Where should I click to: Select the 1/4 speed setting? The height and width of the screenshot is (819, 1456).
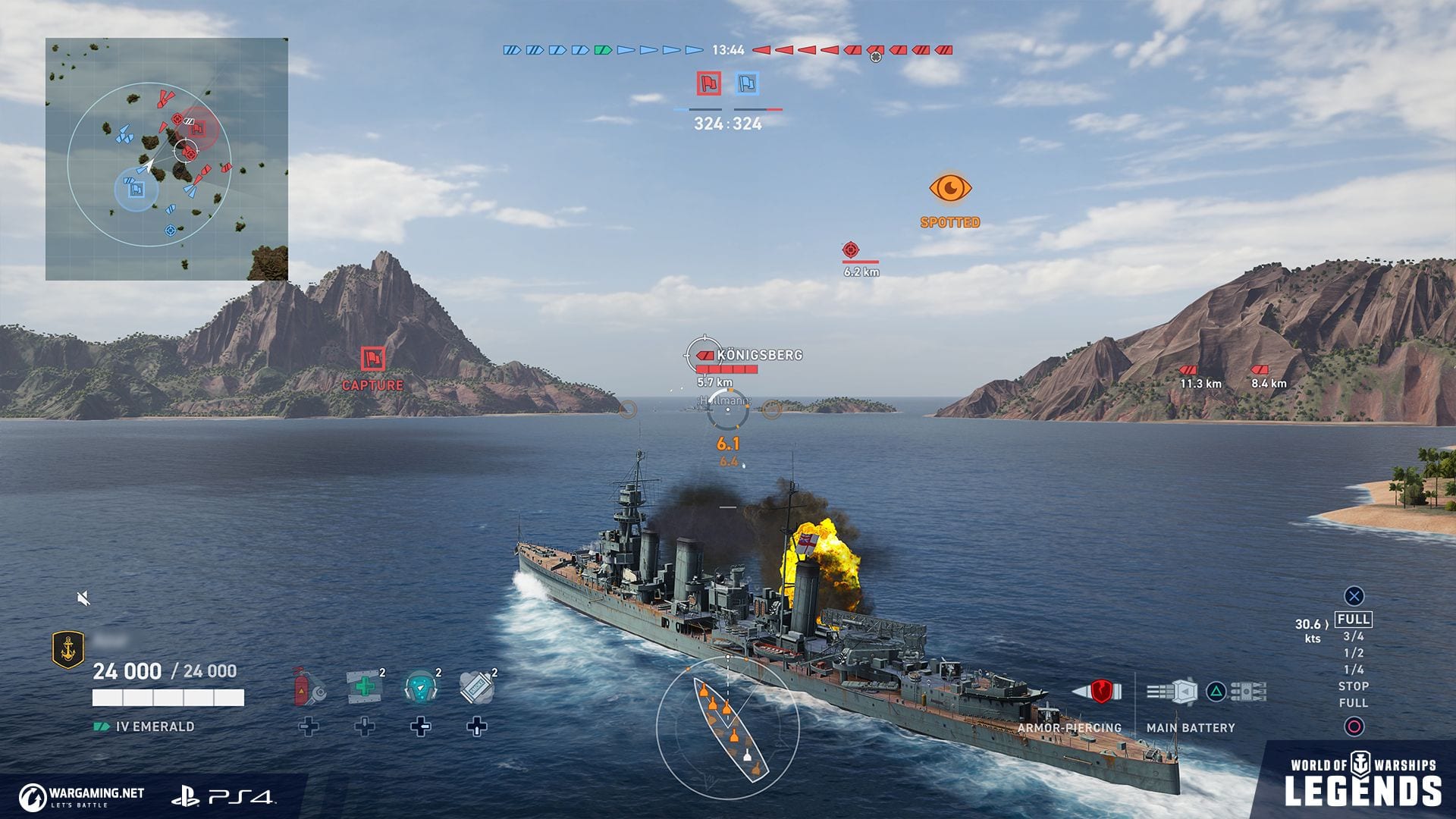[x=1354, y=670]
